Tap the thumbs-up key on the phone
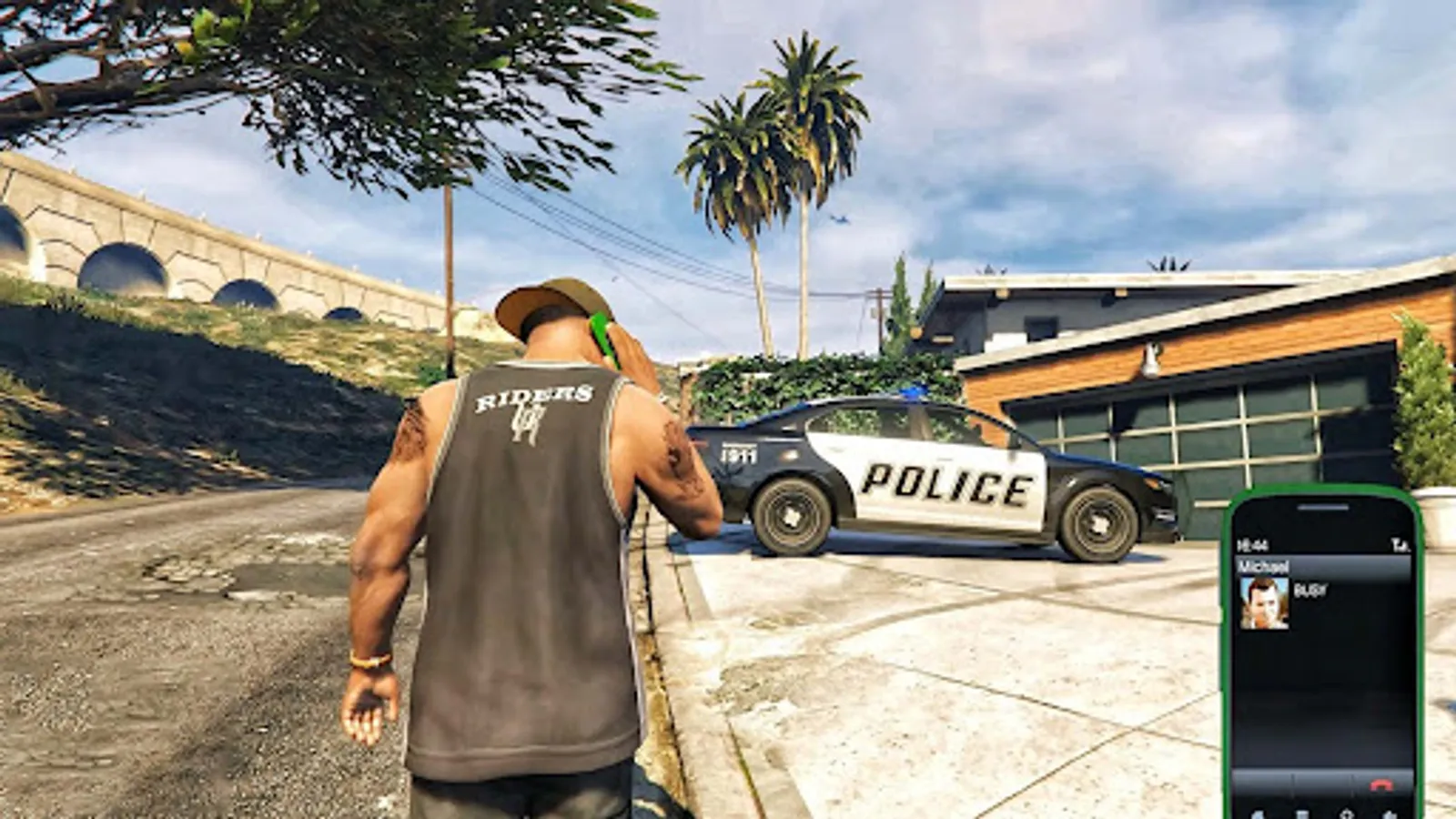 tap(1390, 814)
